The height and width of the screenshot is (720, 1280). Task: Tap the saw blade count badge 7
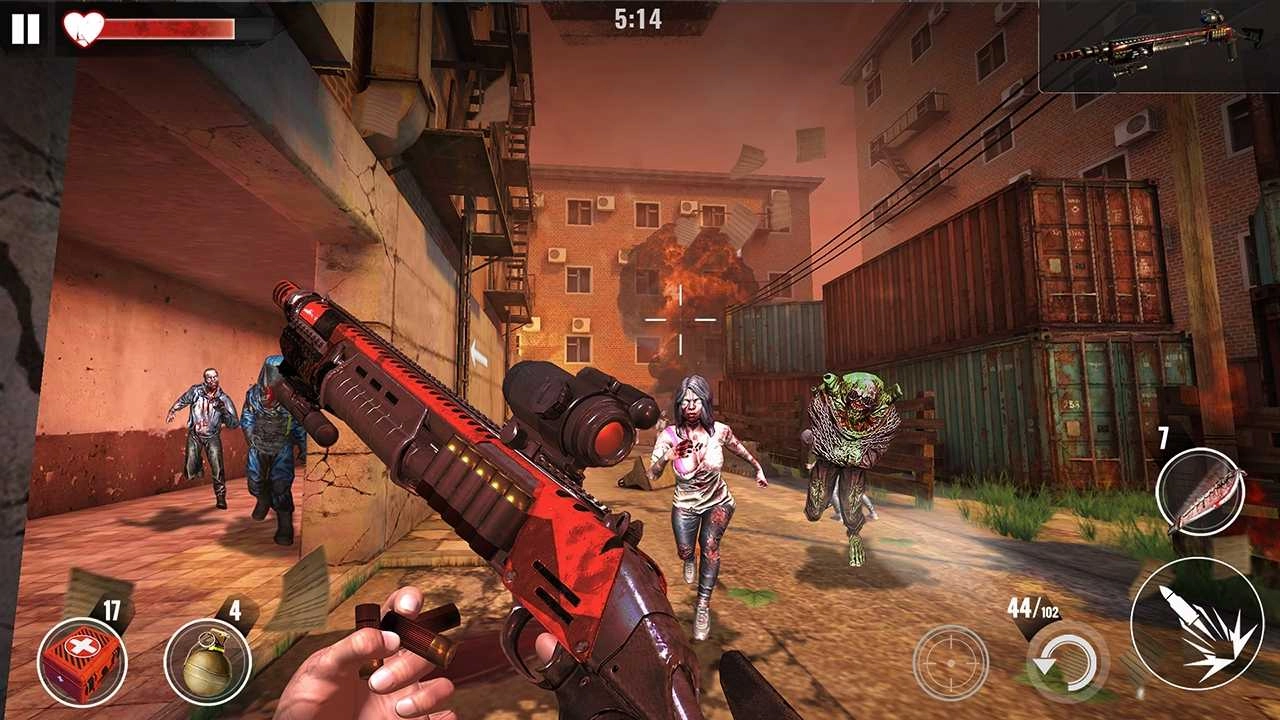click(1162, 435)
